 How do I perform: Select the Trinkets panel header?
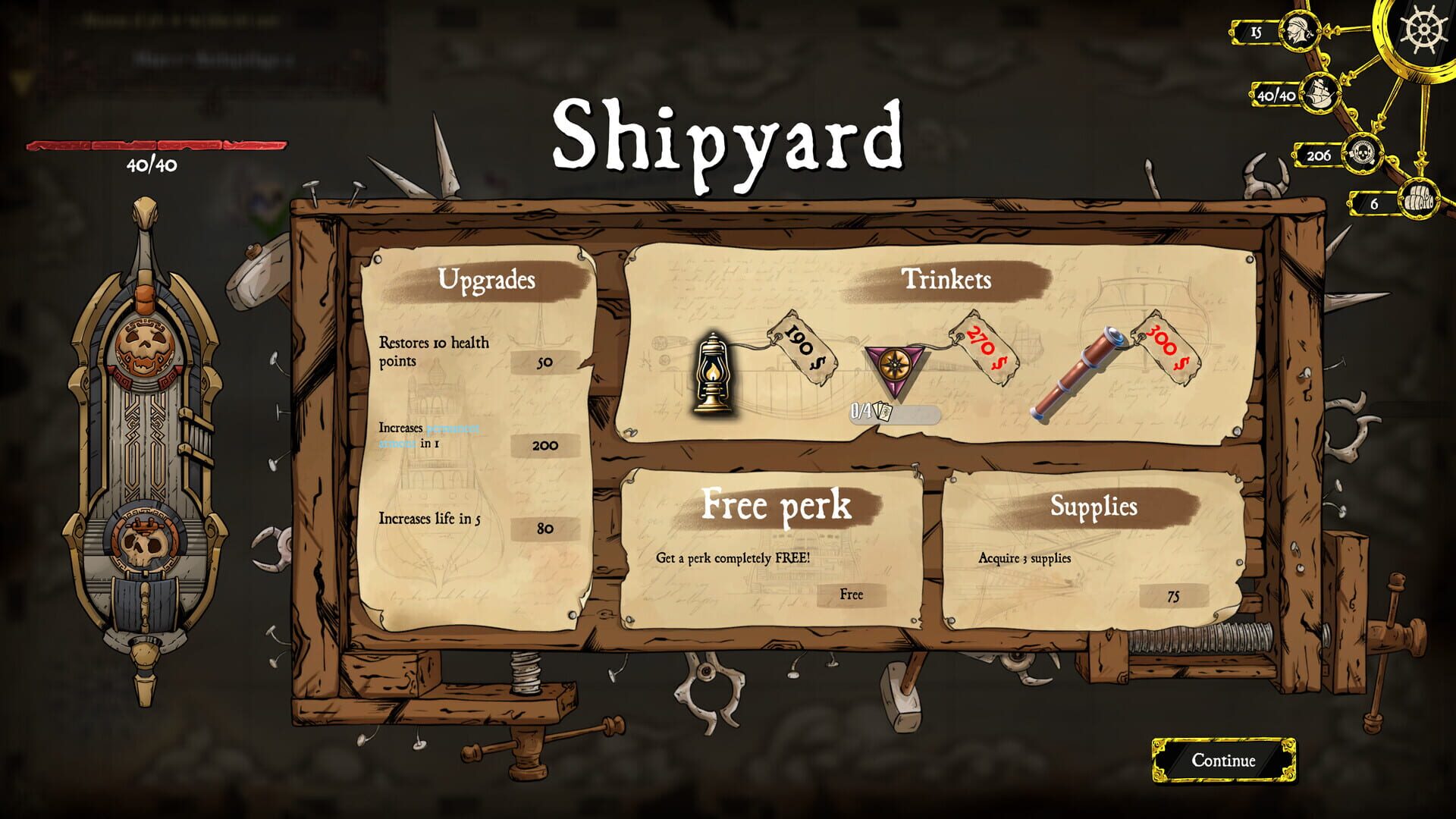pyautogui.click(x=948, y=279)
